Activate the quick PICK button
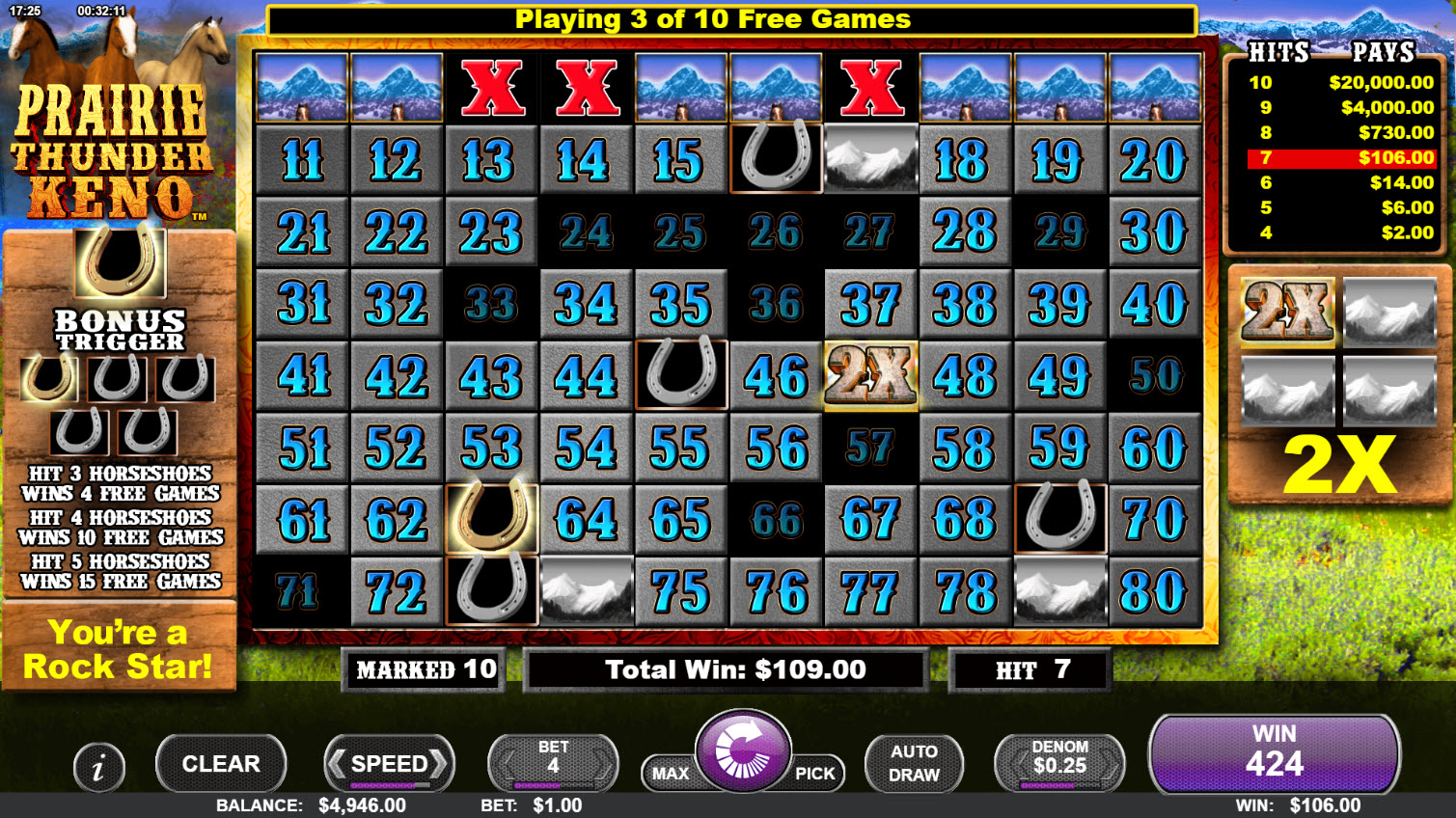 click(815, 774)
